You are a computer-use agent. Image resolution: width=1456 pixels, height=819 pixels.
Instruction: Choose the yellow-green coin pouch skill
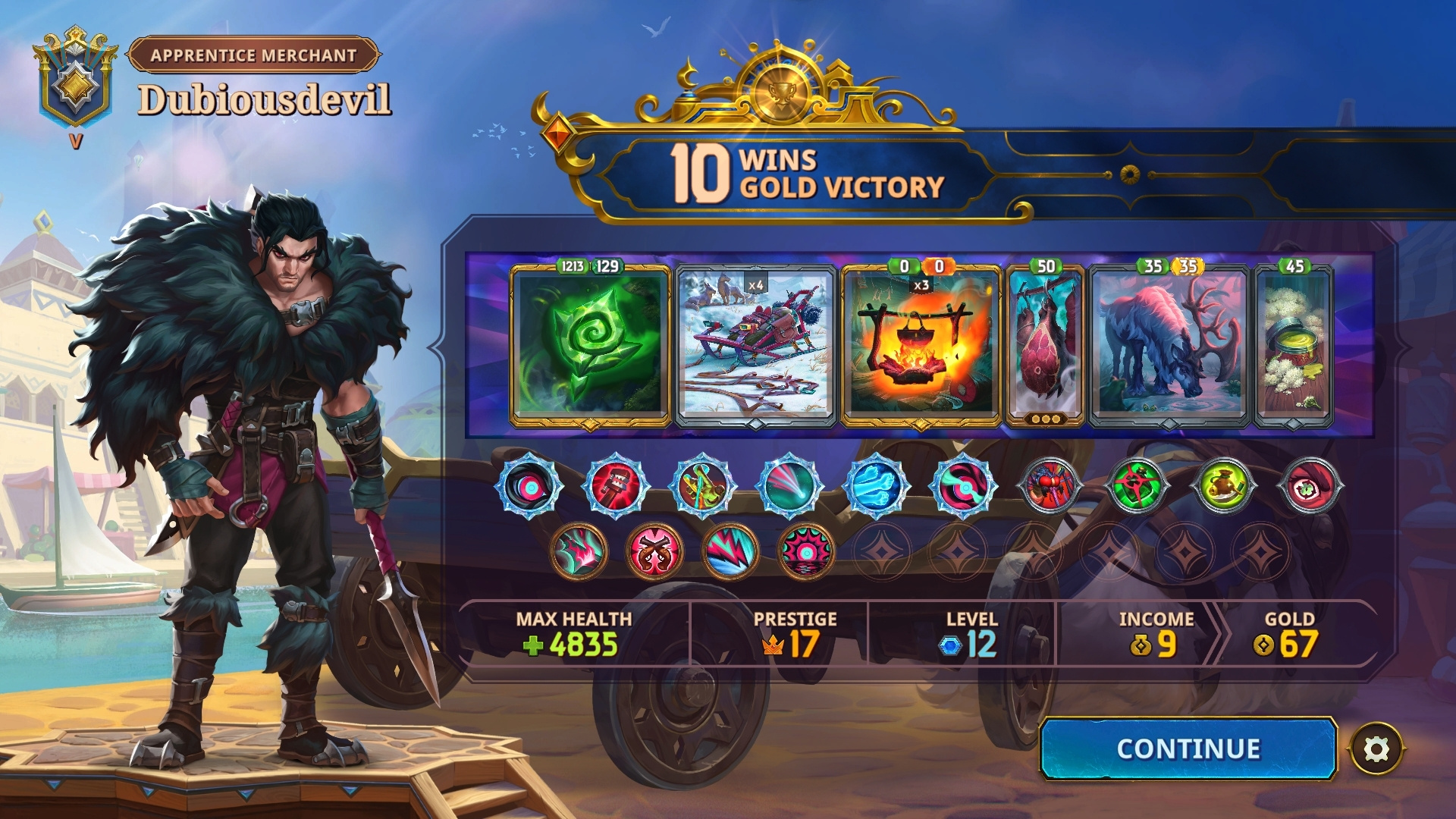click(1222, 486)
